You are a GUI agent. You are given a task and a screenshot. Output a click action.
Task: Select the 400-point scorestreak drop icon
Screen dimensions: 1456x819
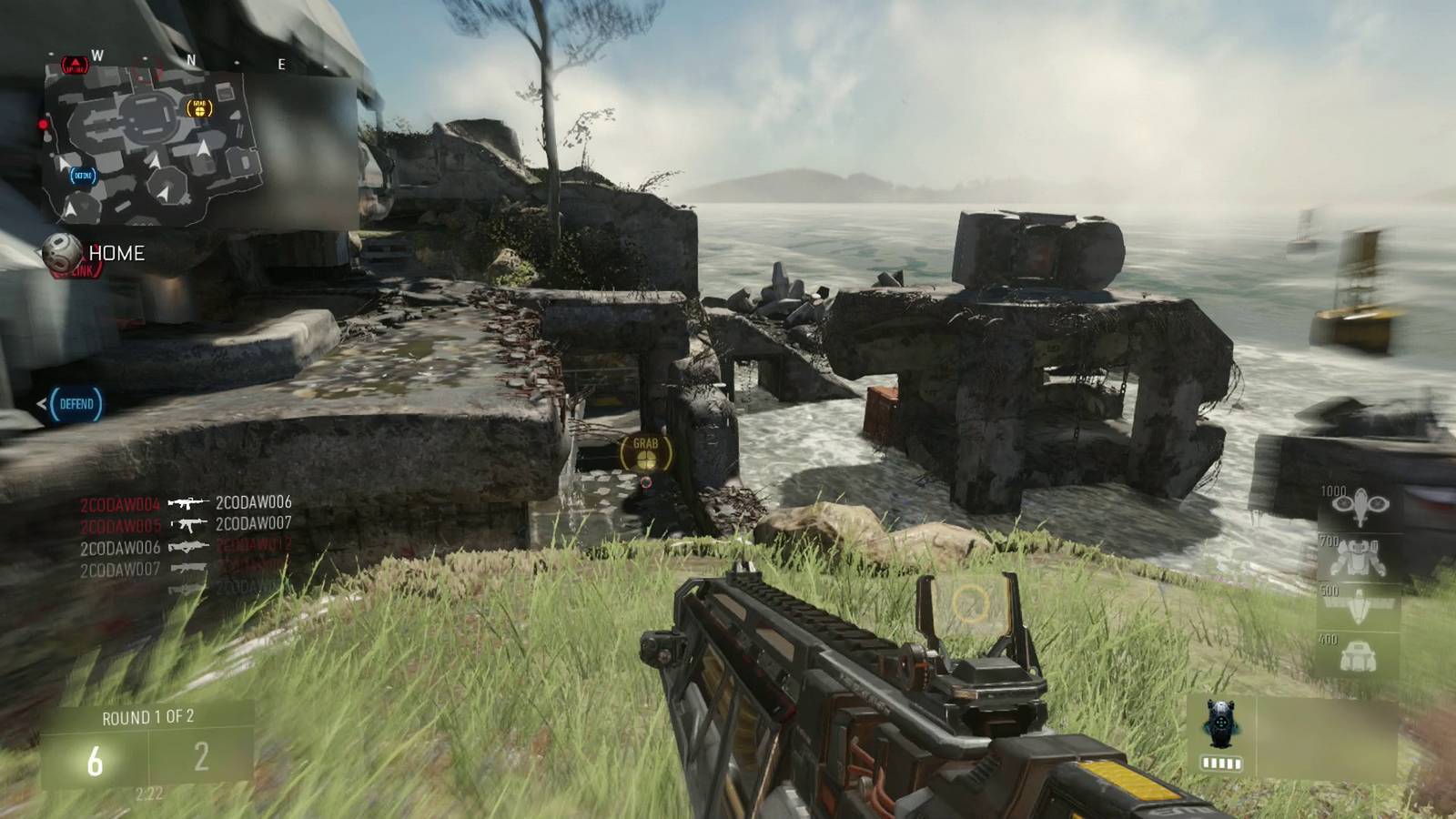pos(1358,655)
